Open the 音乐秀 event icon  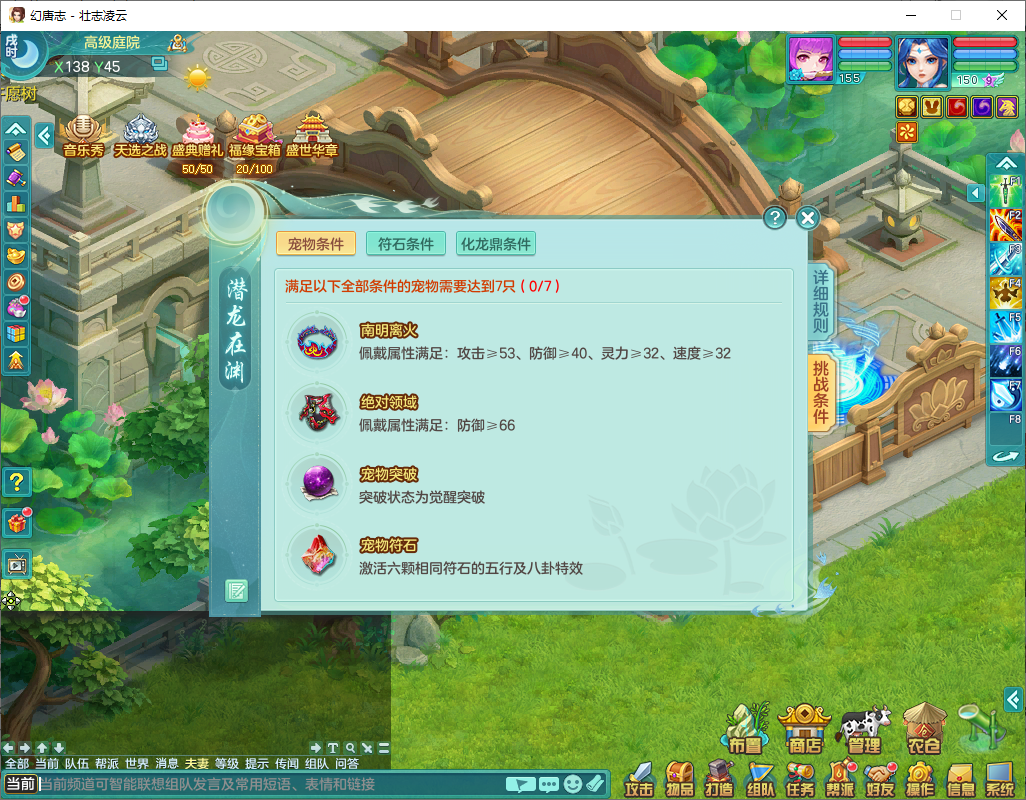tap(83, 136)
